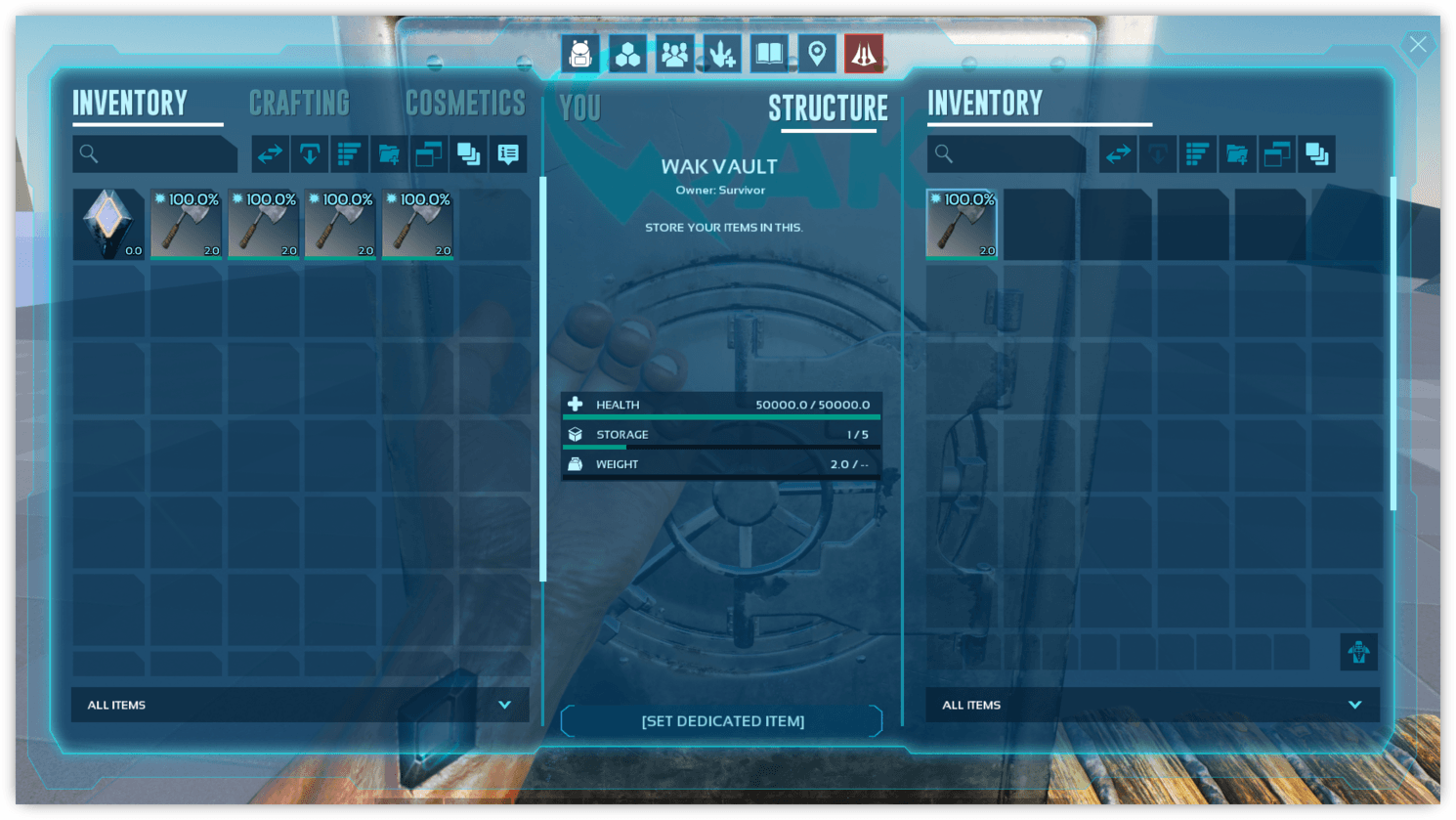Image resolution: width=1456 pixels, height=820 pixels.
Task: Transfer all items from vault to player
Action: (x=1118, y=153)
